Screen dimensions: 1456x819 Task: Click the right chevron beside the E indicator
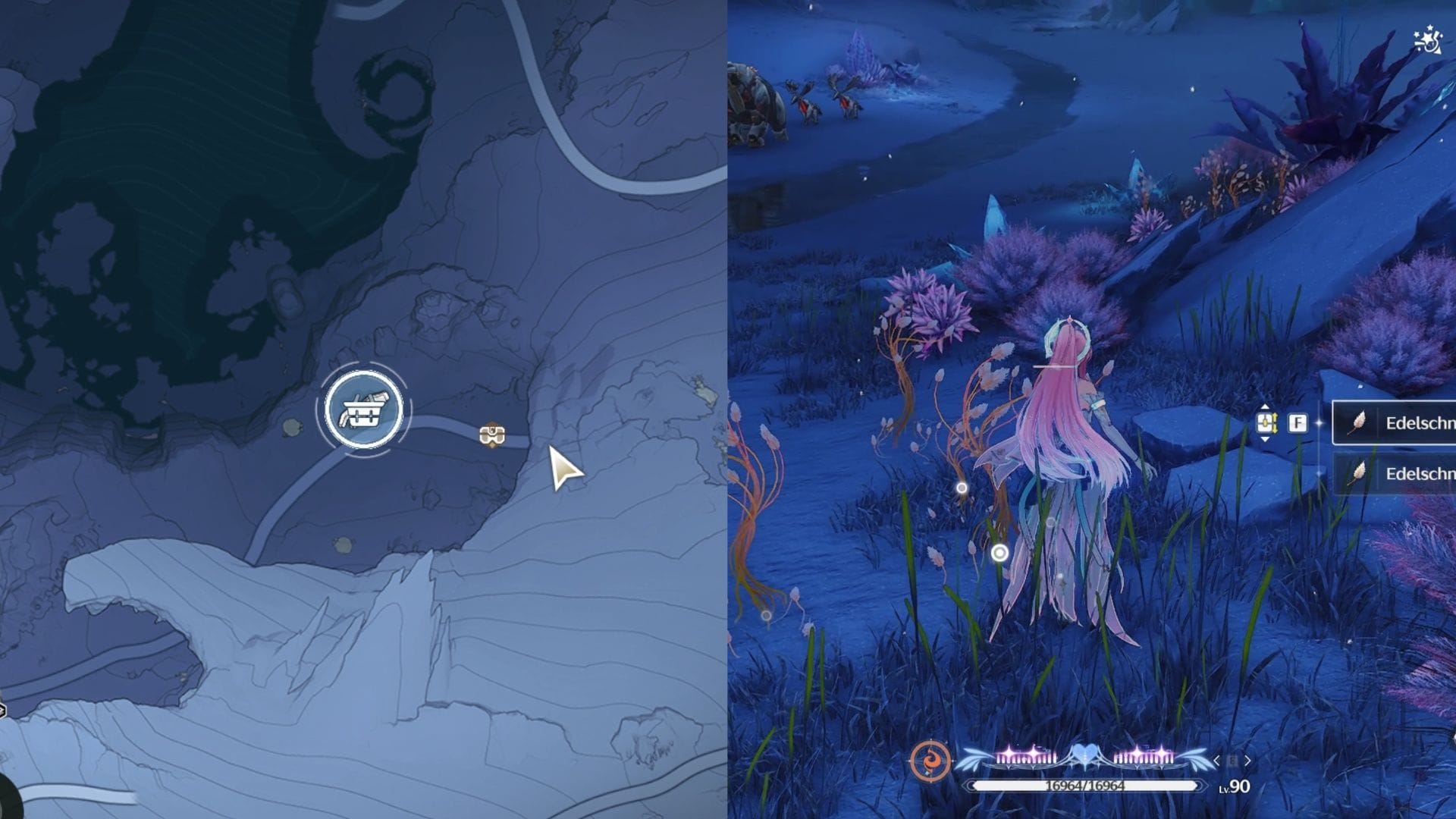[1247, 760]
